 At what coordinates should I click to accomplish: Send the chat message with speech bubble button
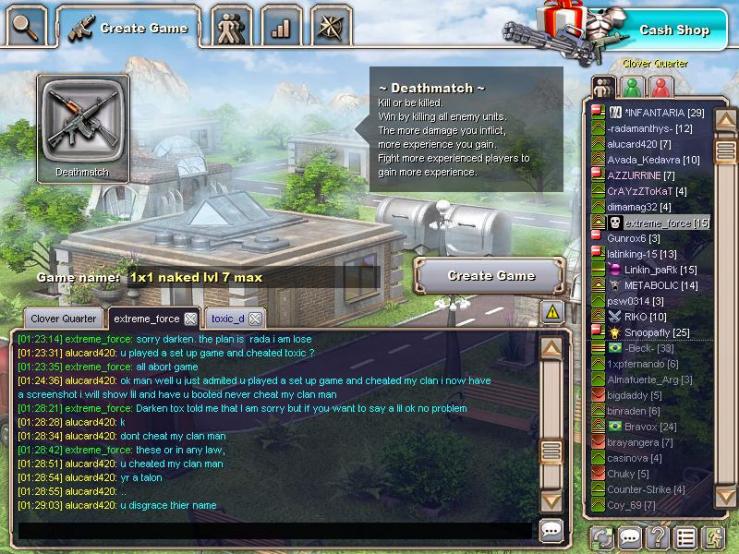551,530
